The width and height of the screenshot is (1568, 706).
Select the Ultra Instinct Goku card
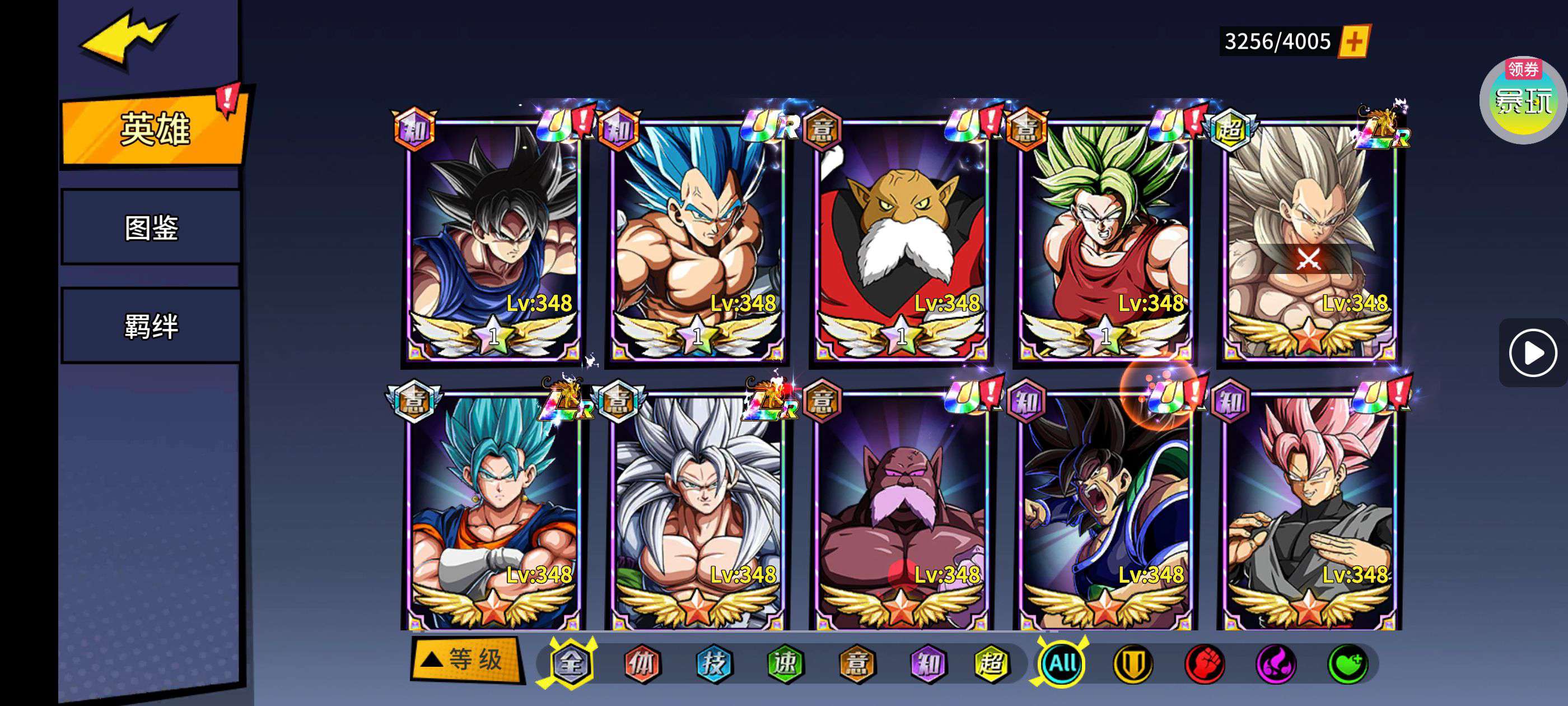[494, 240]
